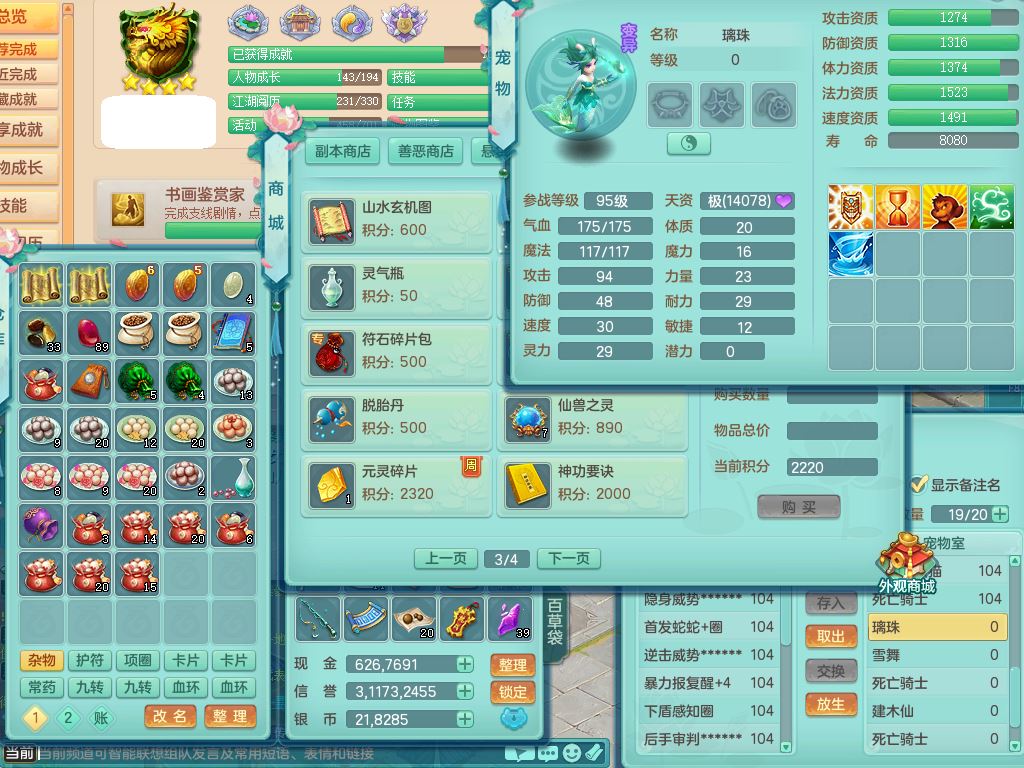The image size is (1024, 768).
Task: Choose 神功要诀 shop item
Action: [x=592, y=483]
